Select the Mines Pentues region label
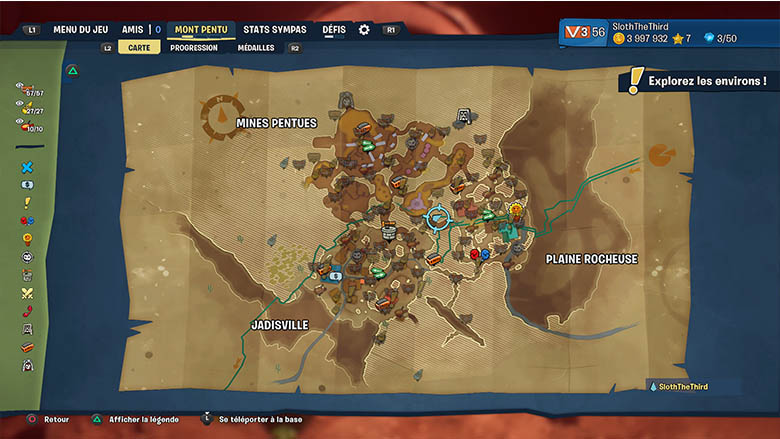This screenshot has width=780, height=439. point(276,123)
